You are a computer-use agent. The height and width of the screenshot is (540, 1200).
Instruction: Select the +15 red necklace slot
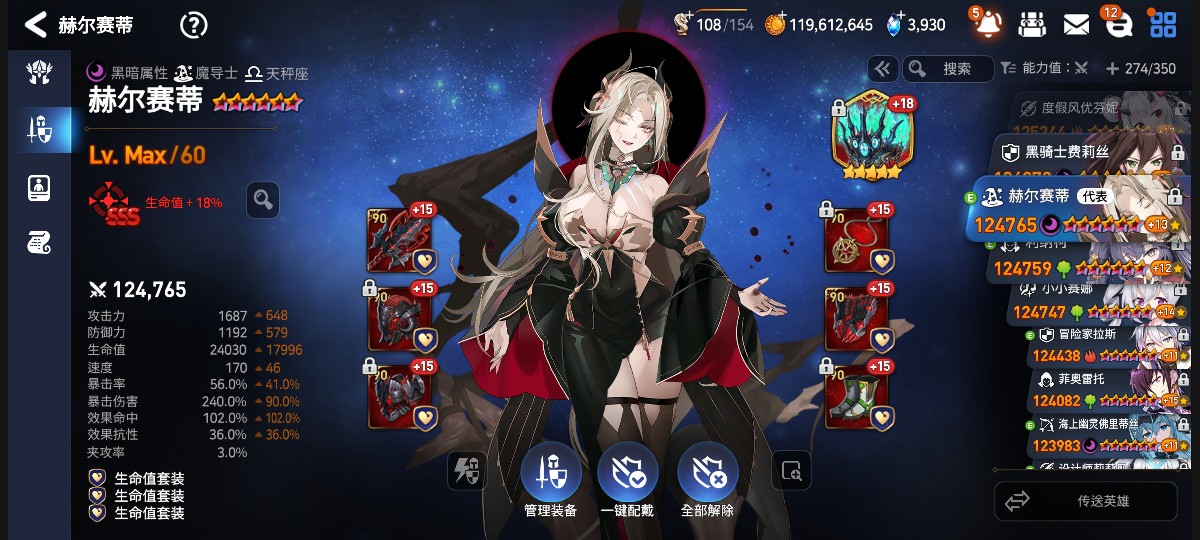coord(856,240)
